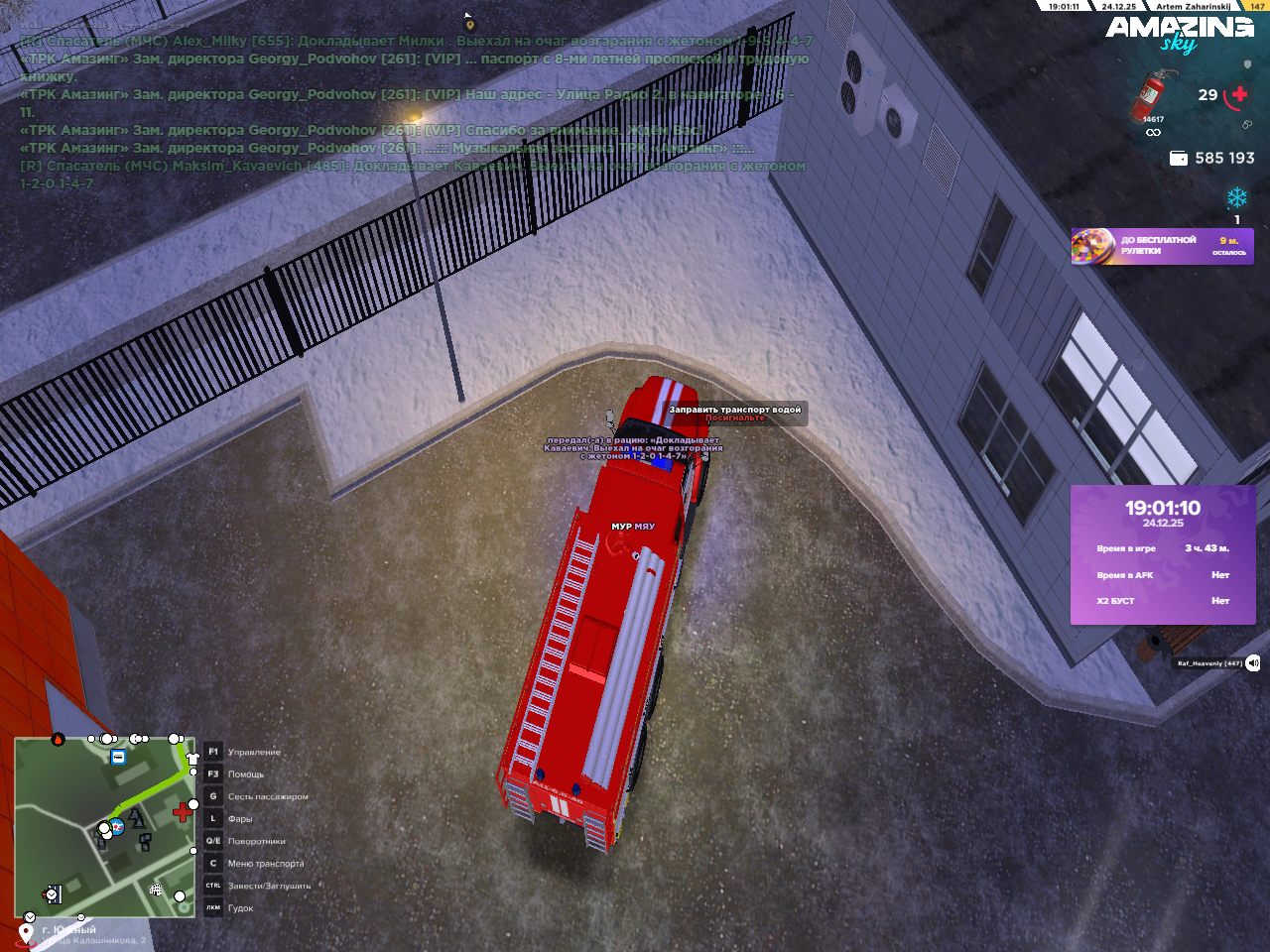Select the white shirt clothing minimap marker

coord(192,759)
